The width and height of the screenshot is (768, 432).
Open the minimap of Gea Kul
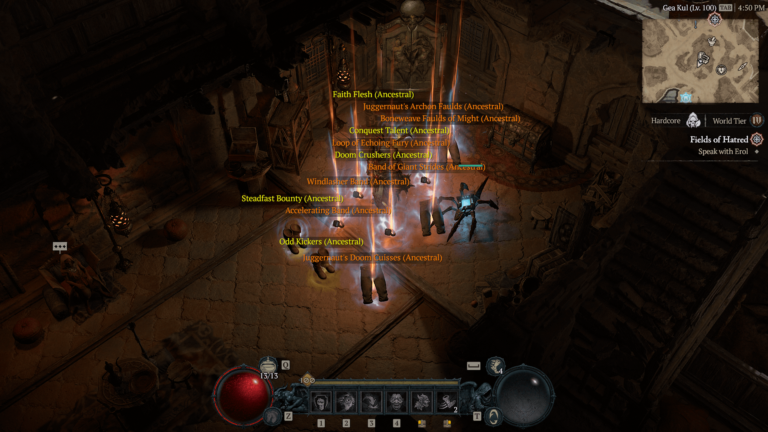699,59
